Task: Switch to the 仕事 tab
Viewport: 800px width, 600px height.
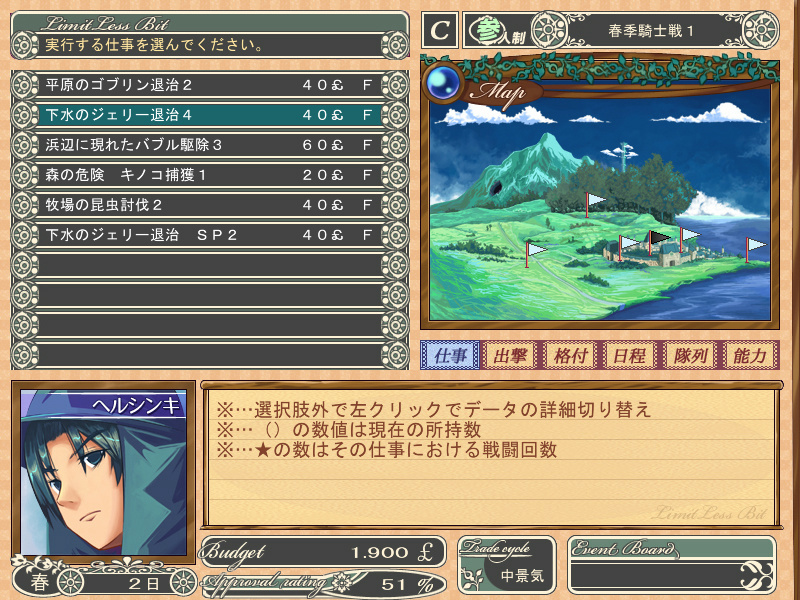Action: tap(450, 356)
